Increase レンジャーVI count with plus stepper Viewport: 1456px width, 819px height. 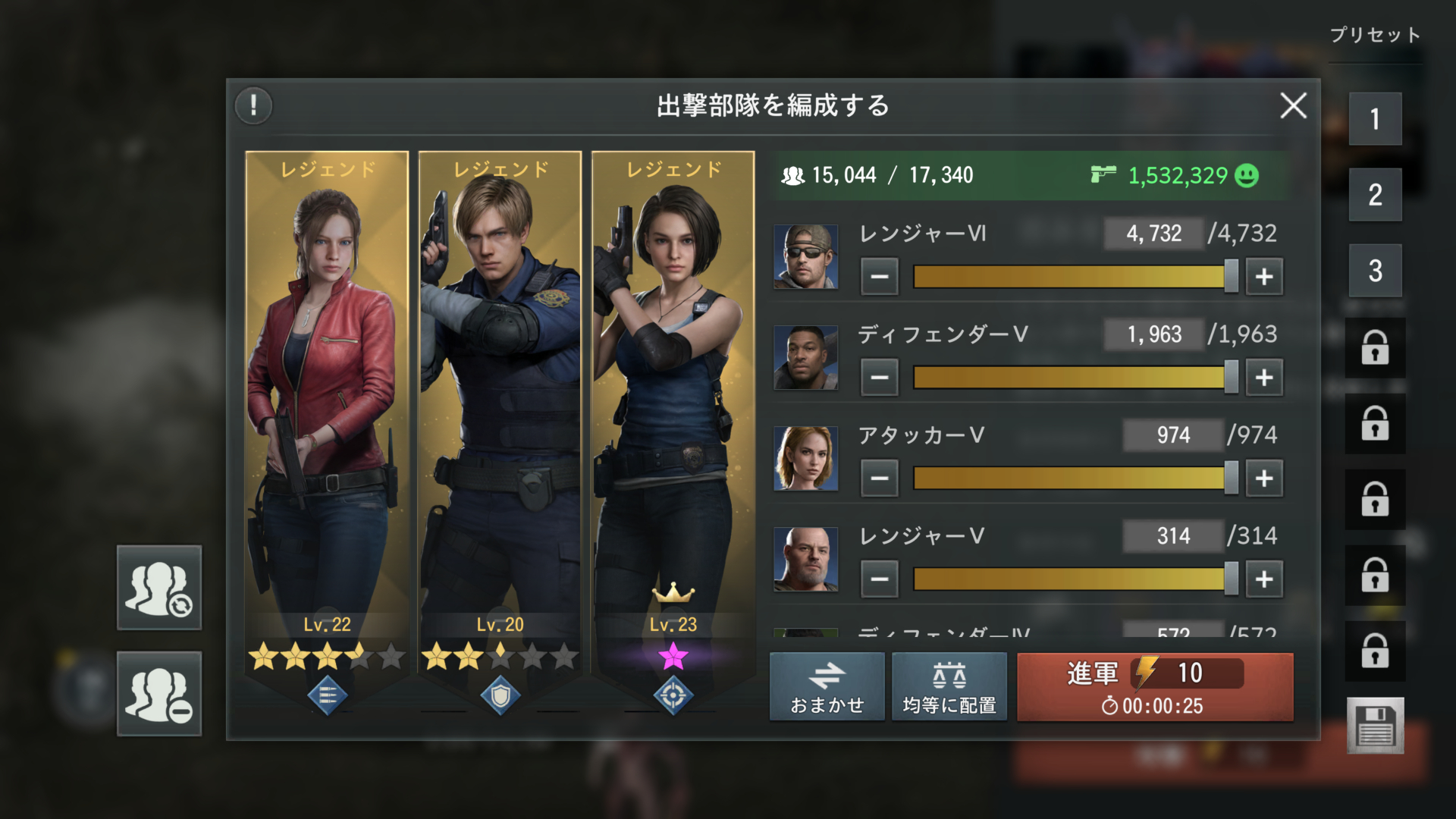point(1263,276)
